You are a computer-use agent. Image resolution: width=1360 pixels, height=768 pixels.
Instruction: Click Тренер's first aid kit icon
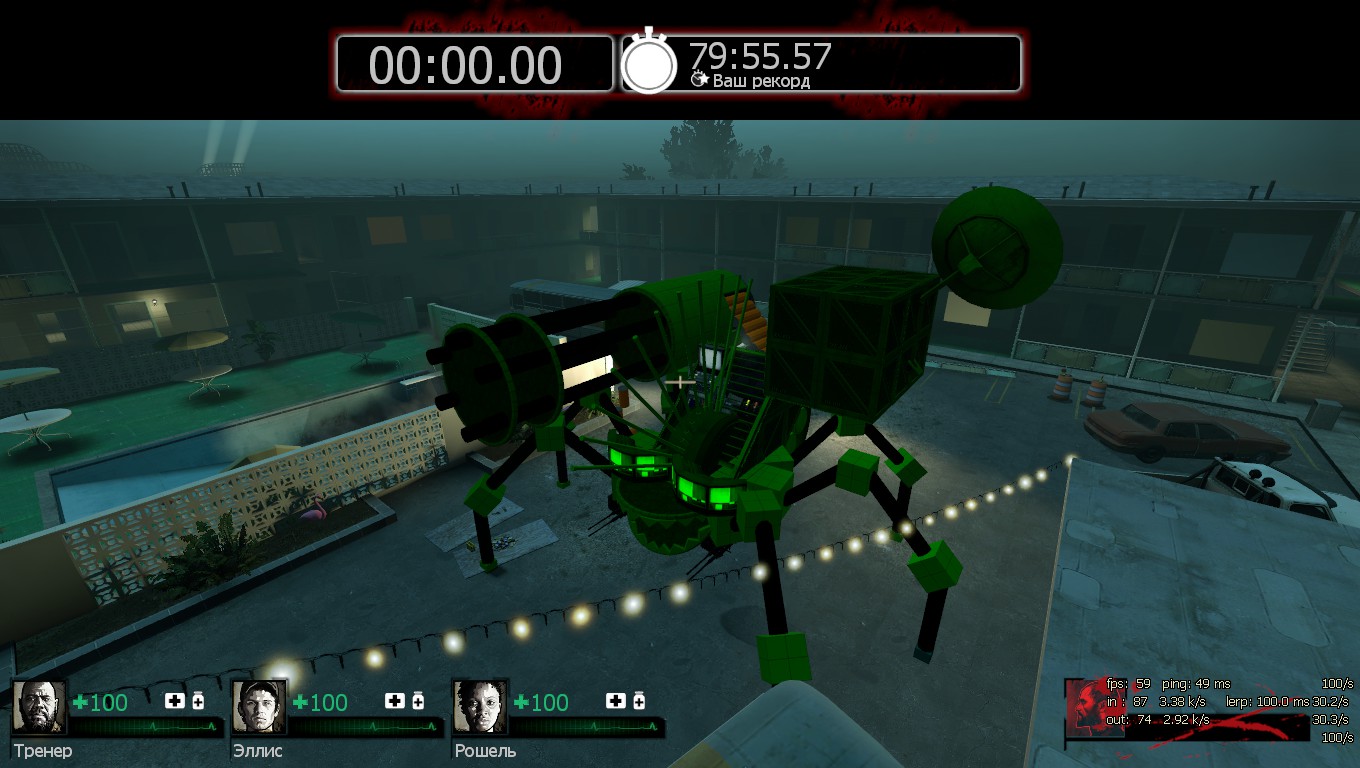click(x=175, y=700)
